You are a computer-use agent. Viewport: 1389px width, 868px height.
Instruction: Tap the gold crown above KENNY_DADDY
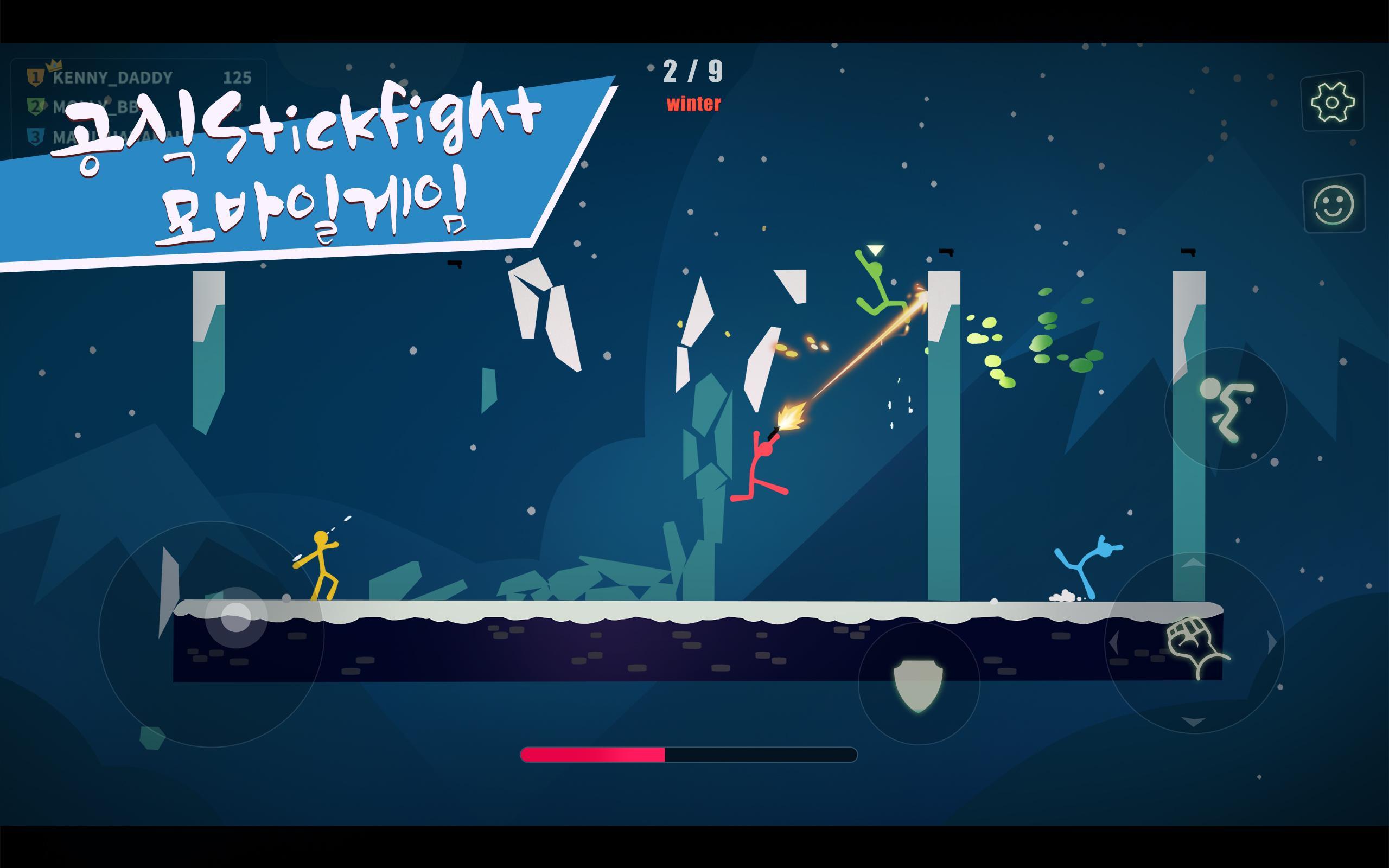54,65
